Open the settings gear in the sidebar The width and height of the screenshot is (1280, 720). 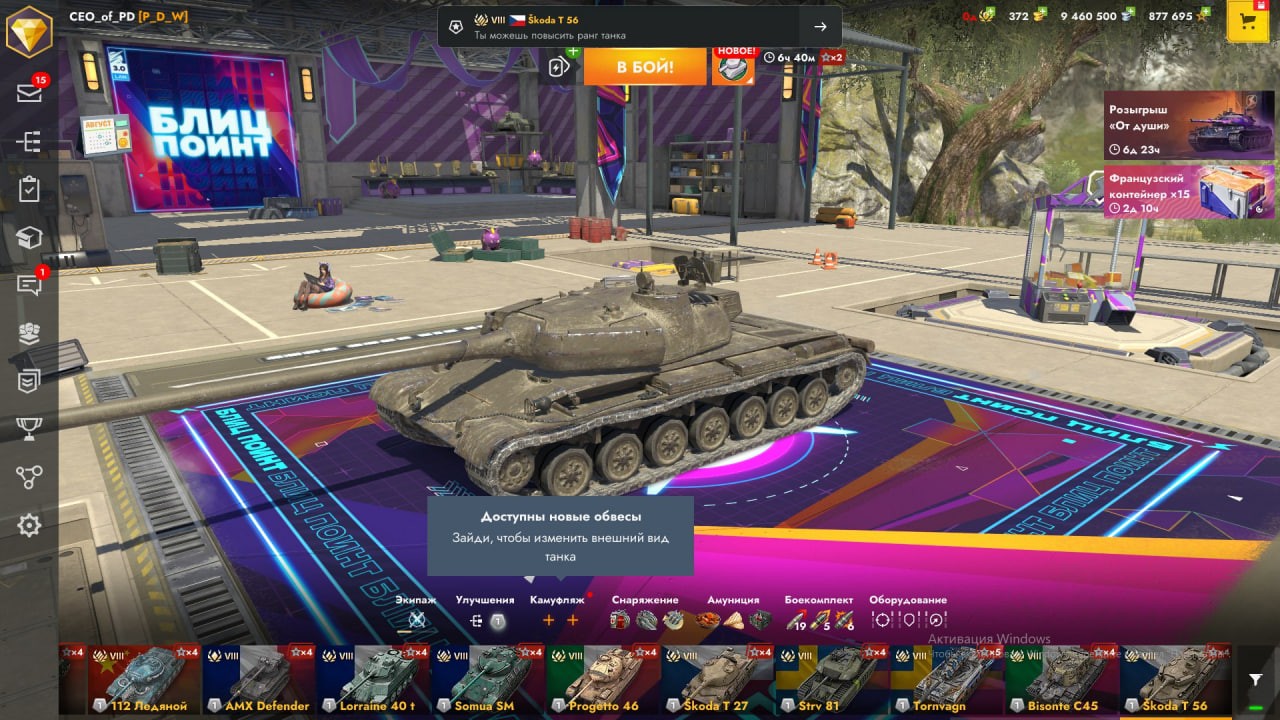pos(29,525)
